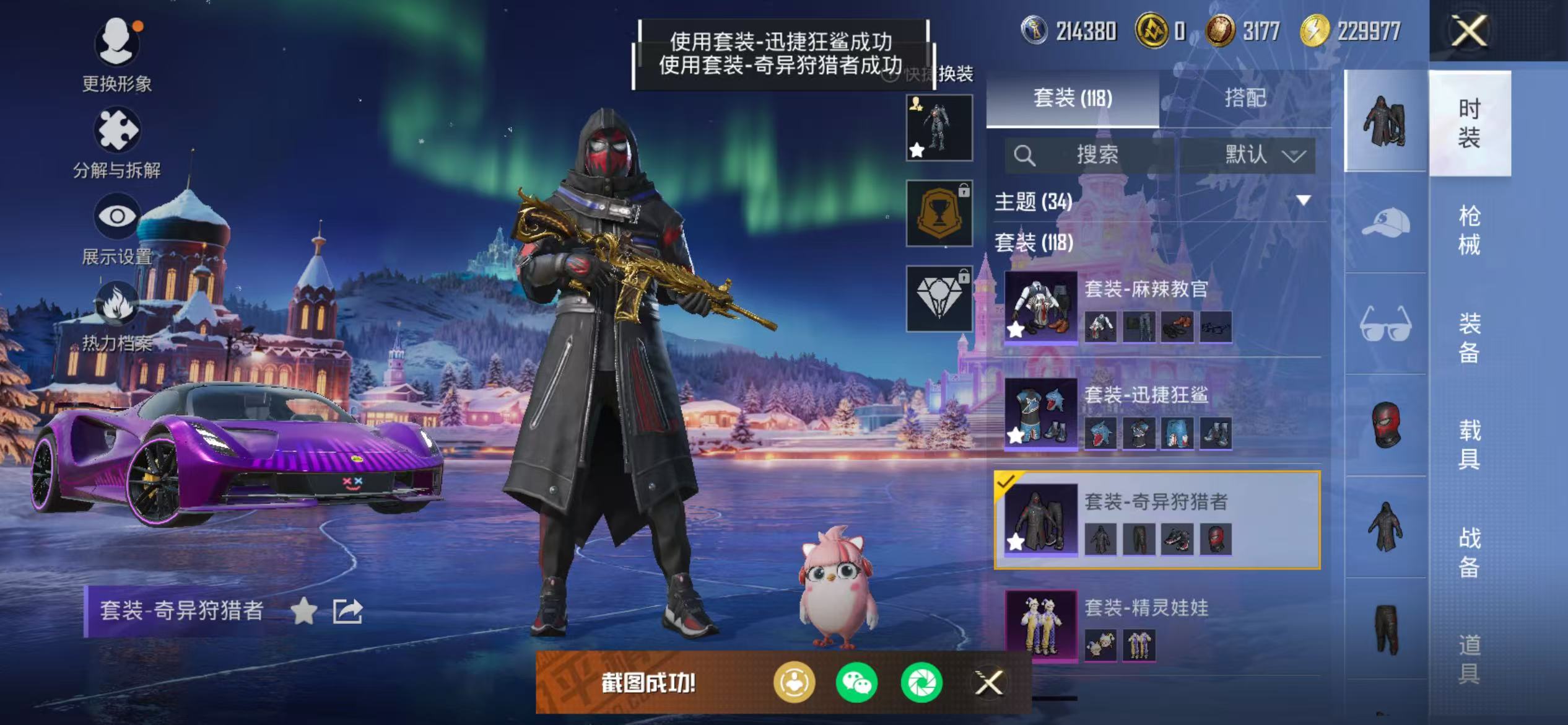Switch to the 搭配 tab
The width and height of the screenshot is (1568, 725).
tap(1247, 98)
